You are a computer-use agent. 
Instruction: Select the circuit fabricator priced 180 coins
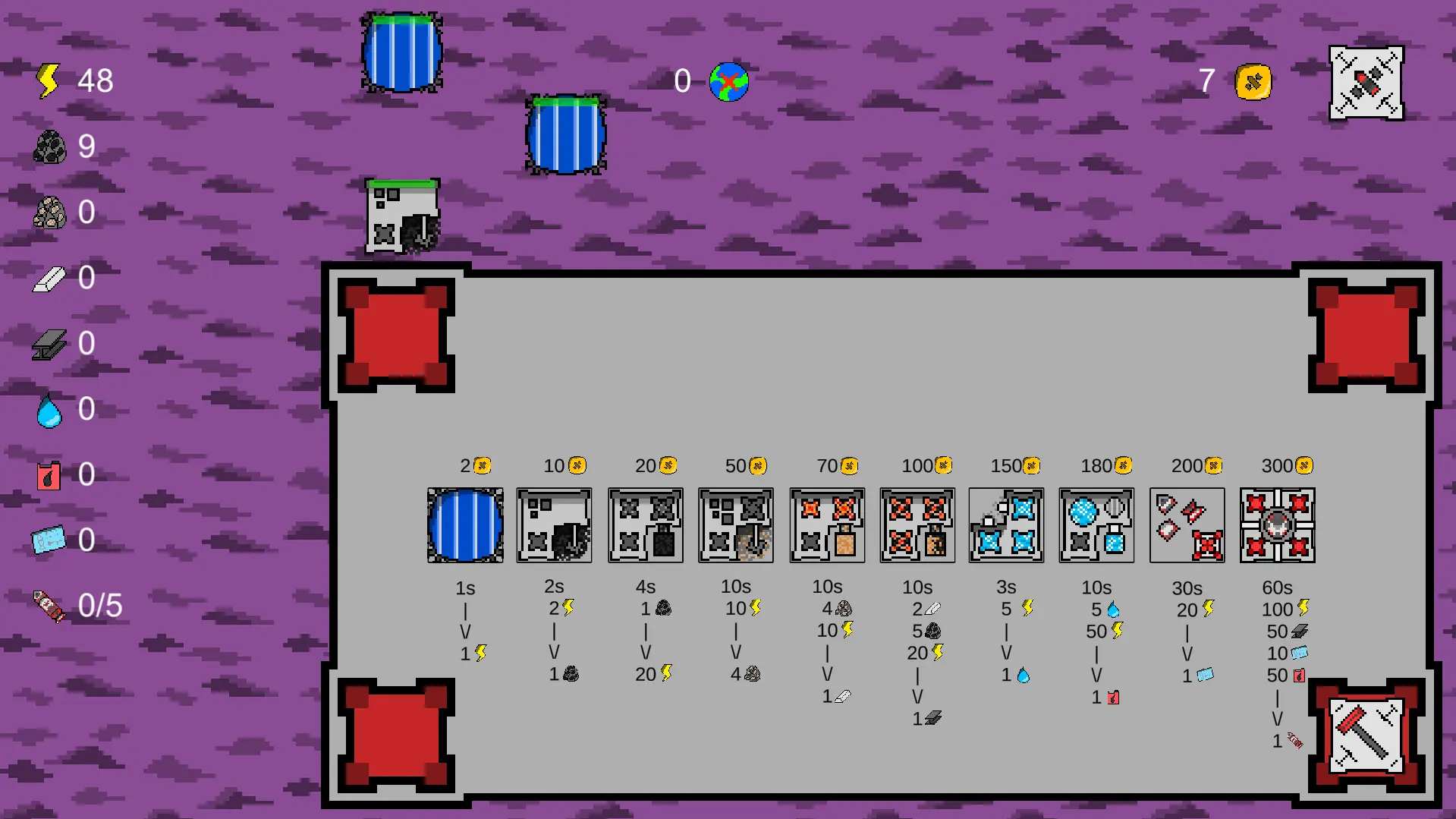(1096, 525)
